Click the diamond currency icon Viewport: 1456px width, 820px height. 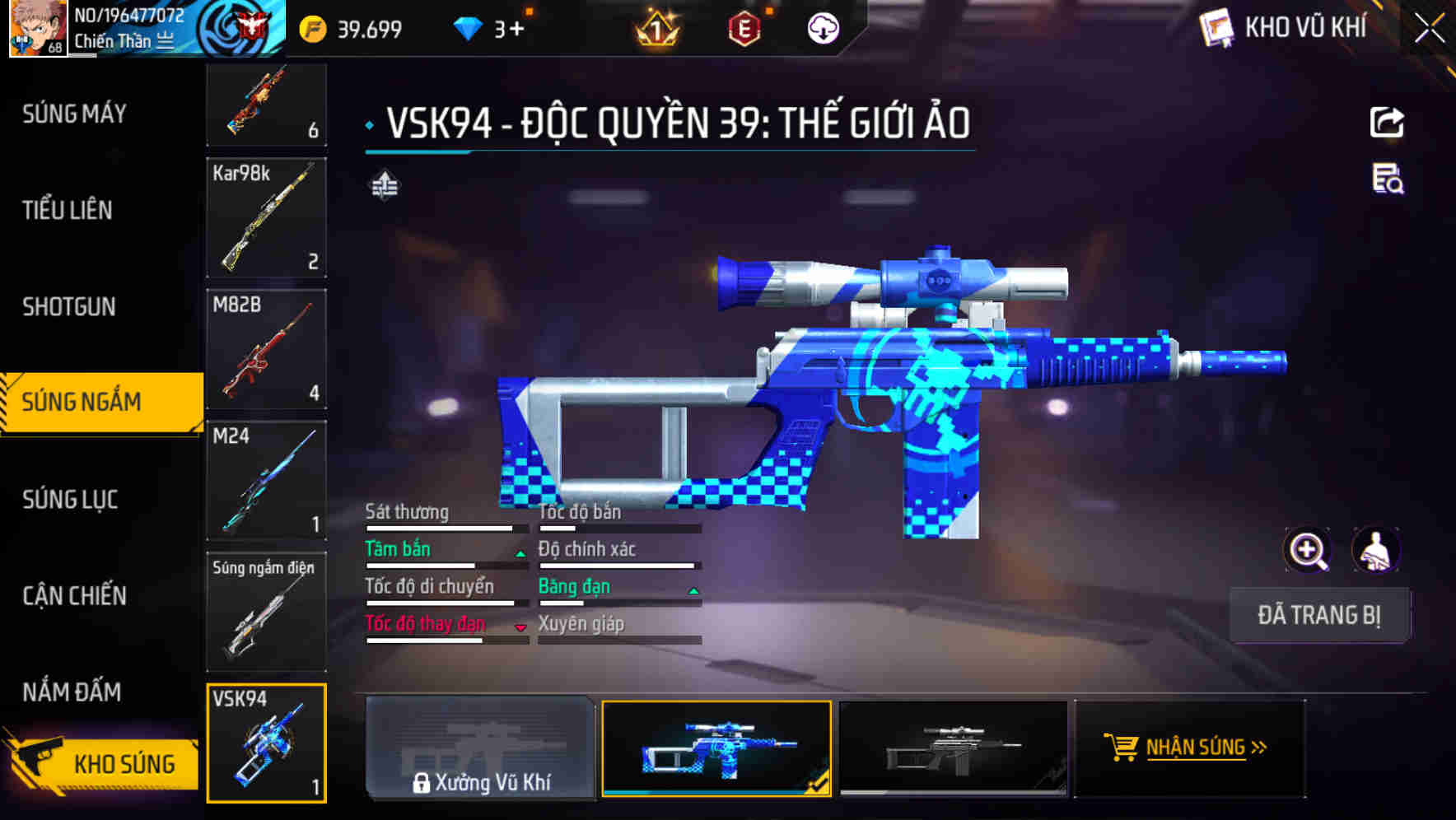click(x=466, y=27)
